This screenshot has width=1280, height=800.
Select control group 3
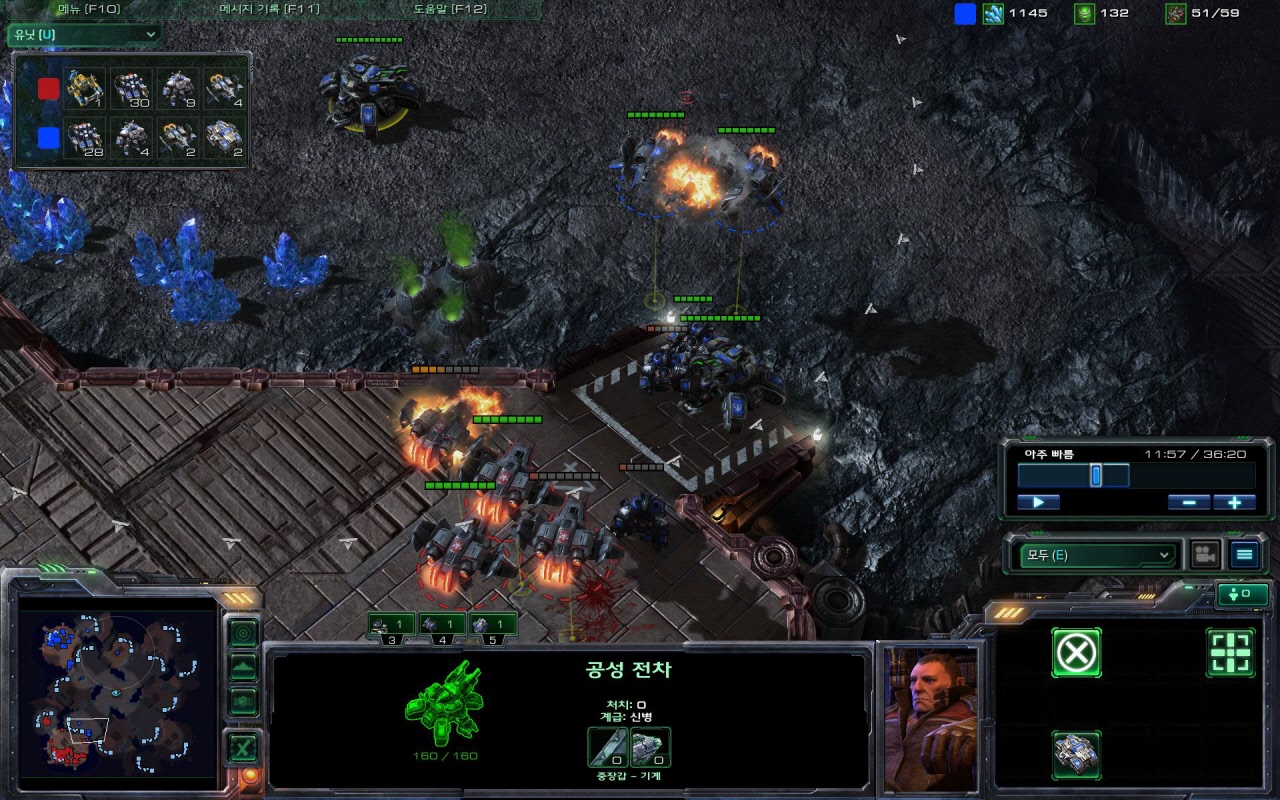click(x=391, y=625)
